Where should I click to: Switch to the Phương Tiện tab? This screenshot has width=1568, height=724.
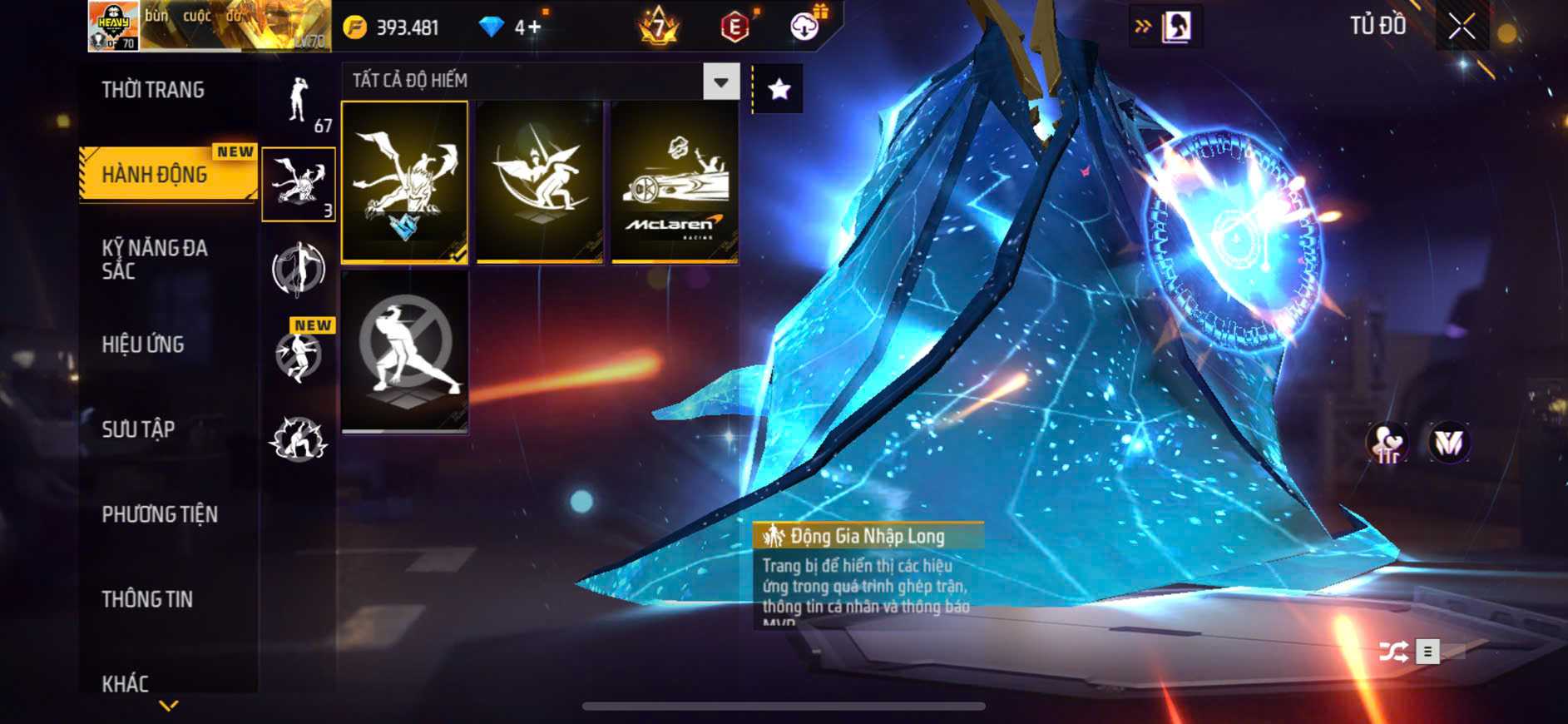(x=160, y=514)
